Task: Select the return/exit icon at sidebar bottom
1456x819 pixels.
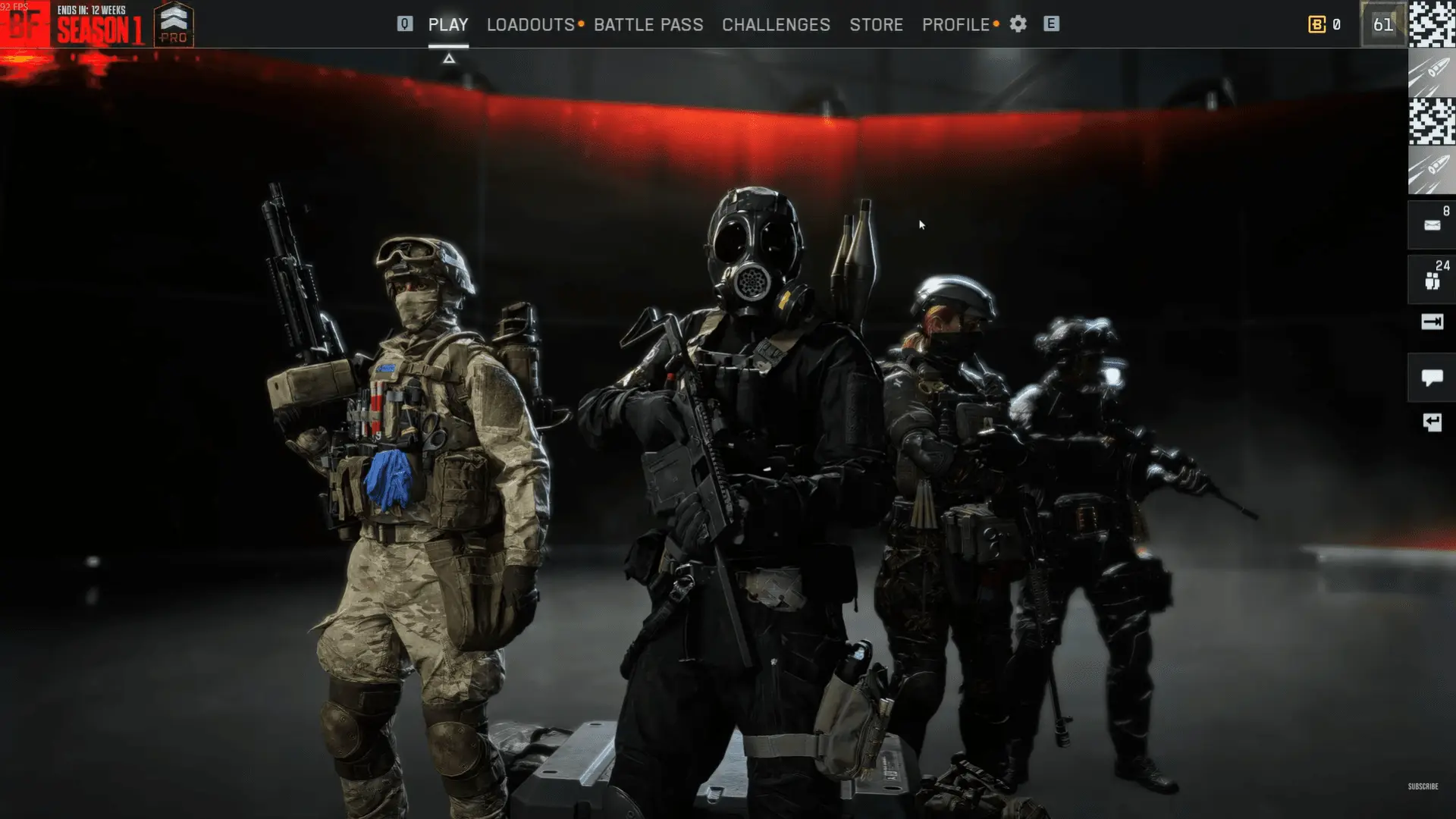Action: (x=1431, y=422)
